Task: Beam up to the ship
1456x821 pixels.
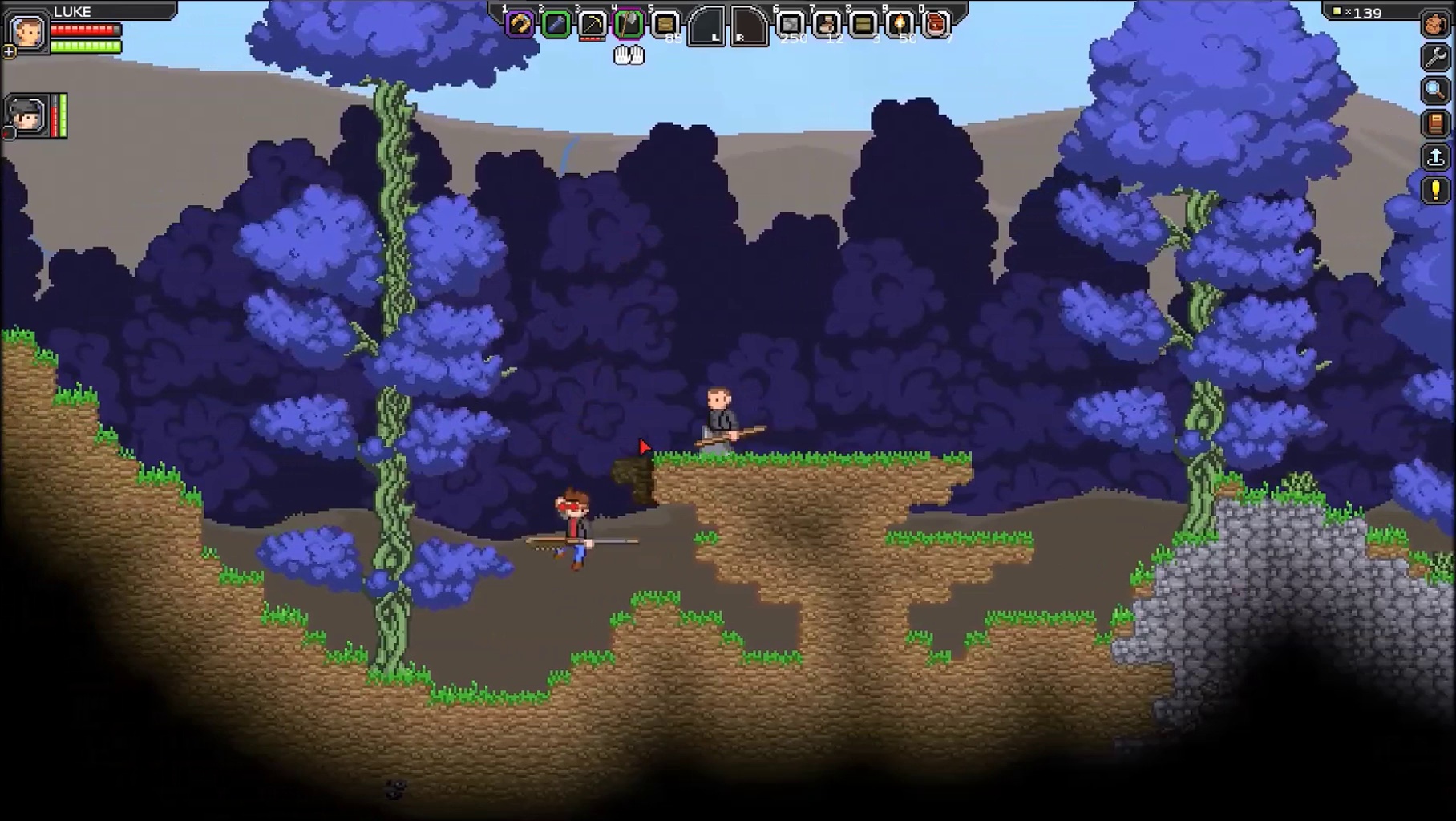Action: coord(1435,157)
